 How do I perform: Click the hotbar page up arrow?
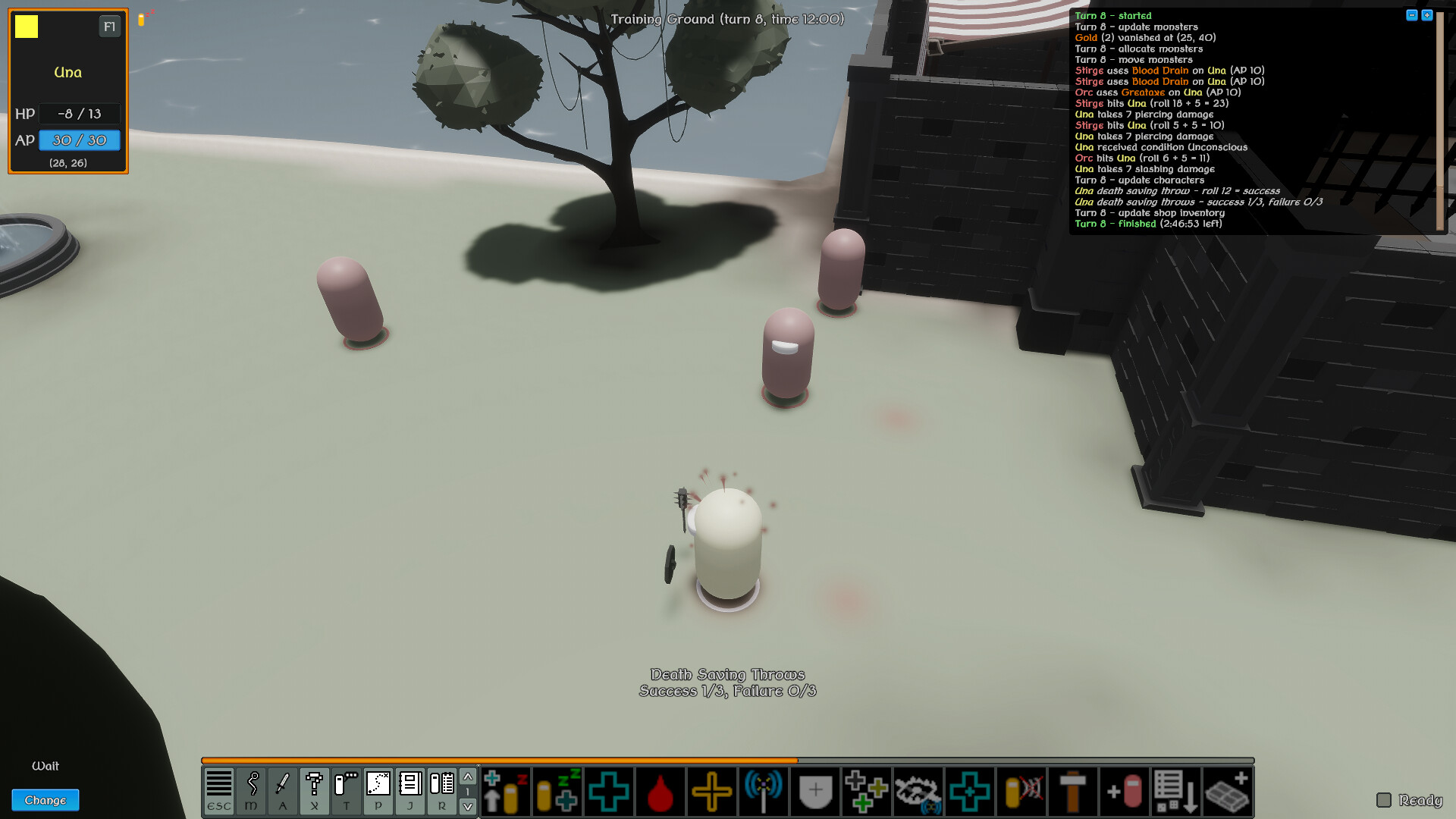pos(468,778)
